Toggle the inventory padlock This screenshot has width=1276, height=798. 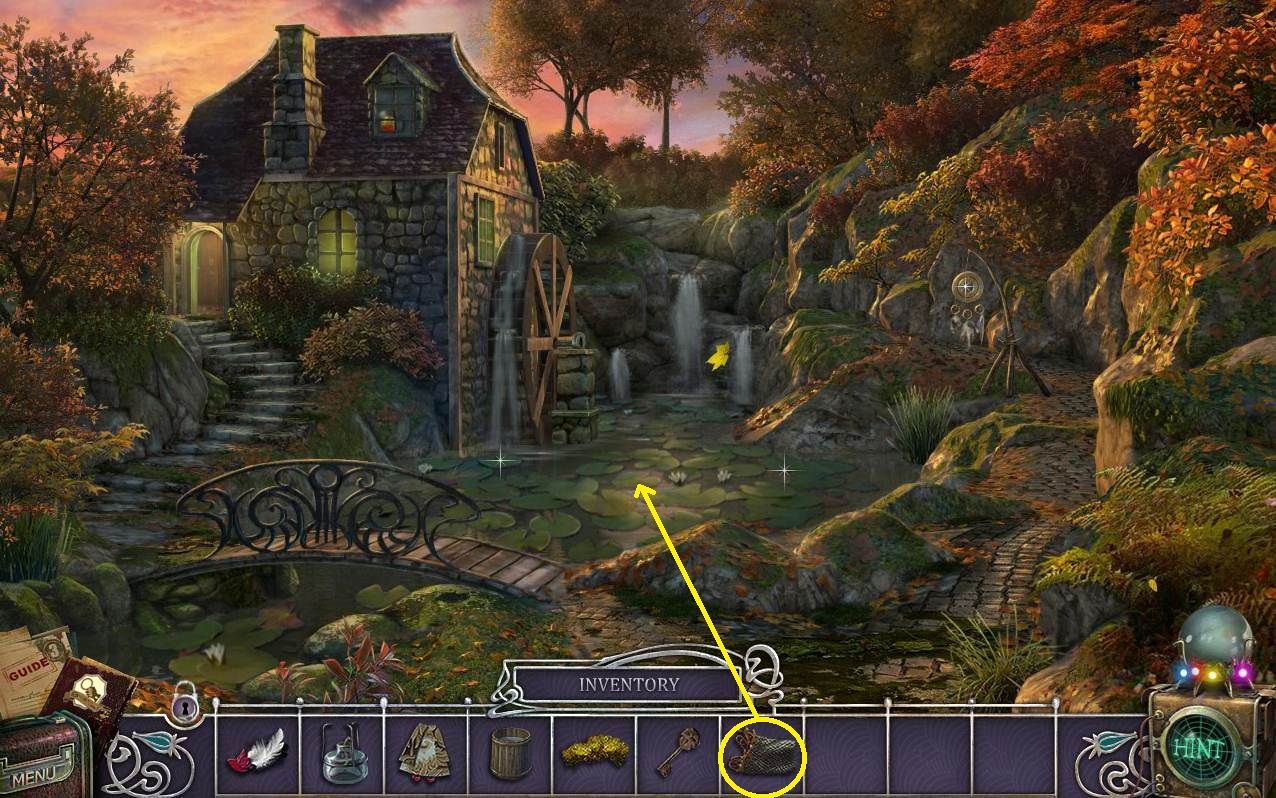point(184,707)
